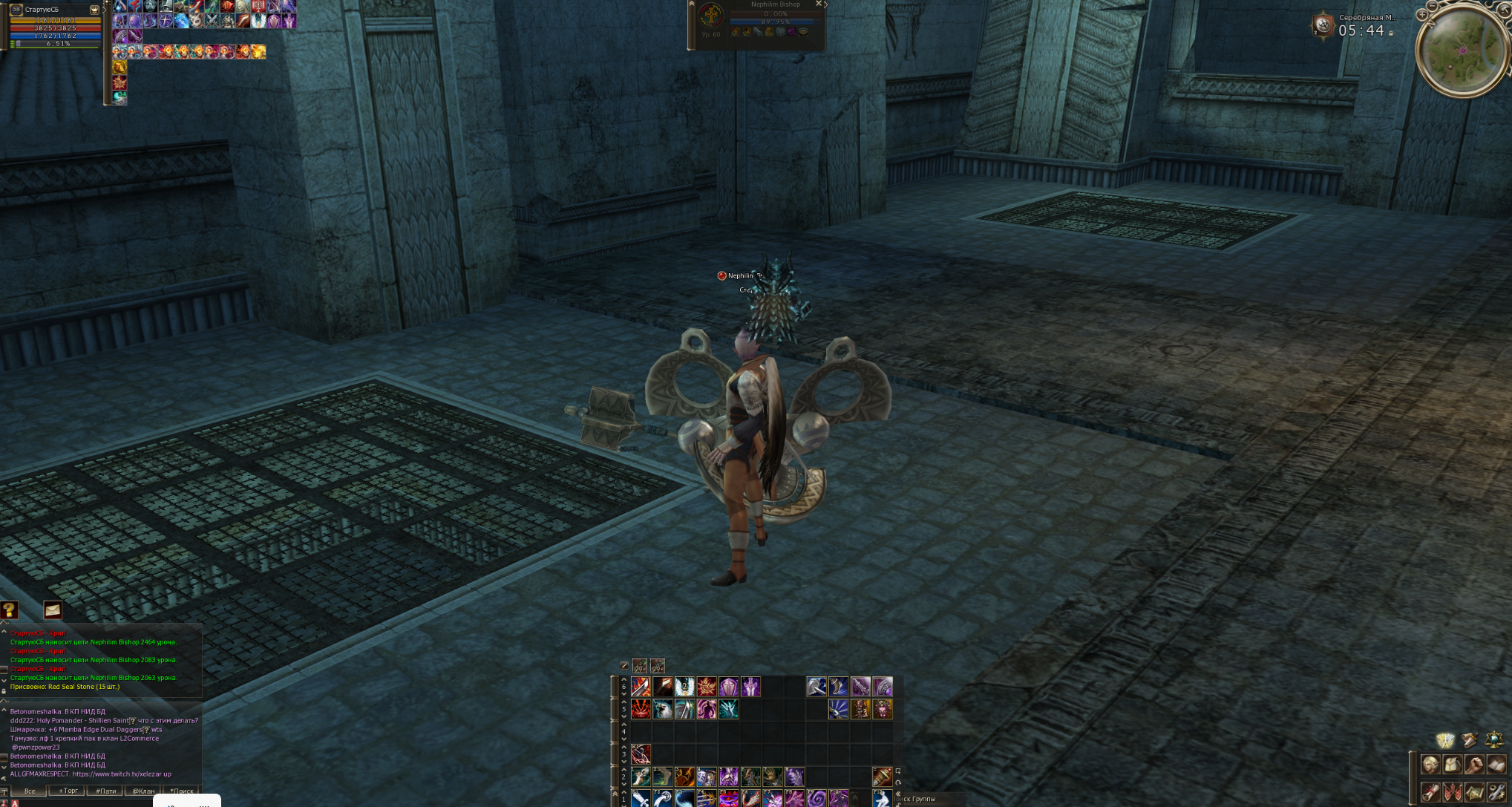
Task: Activate the golden sun emblem skill
Action: point(707,687)
